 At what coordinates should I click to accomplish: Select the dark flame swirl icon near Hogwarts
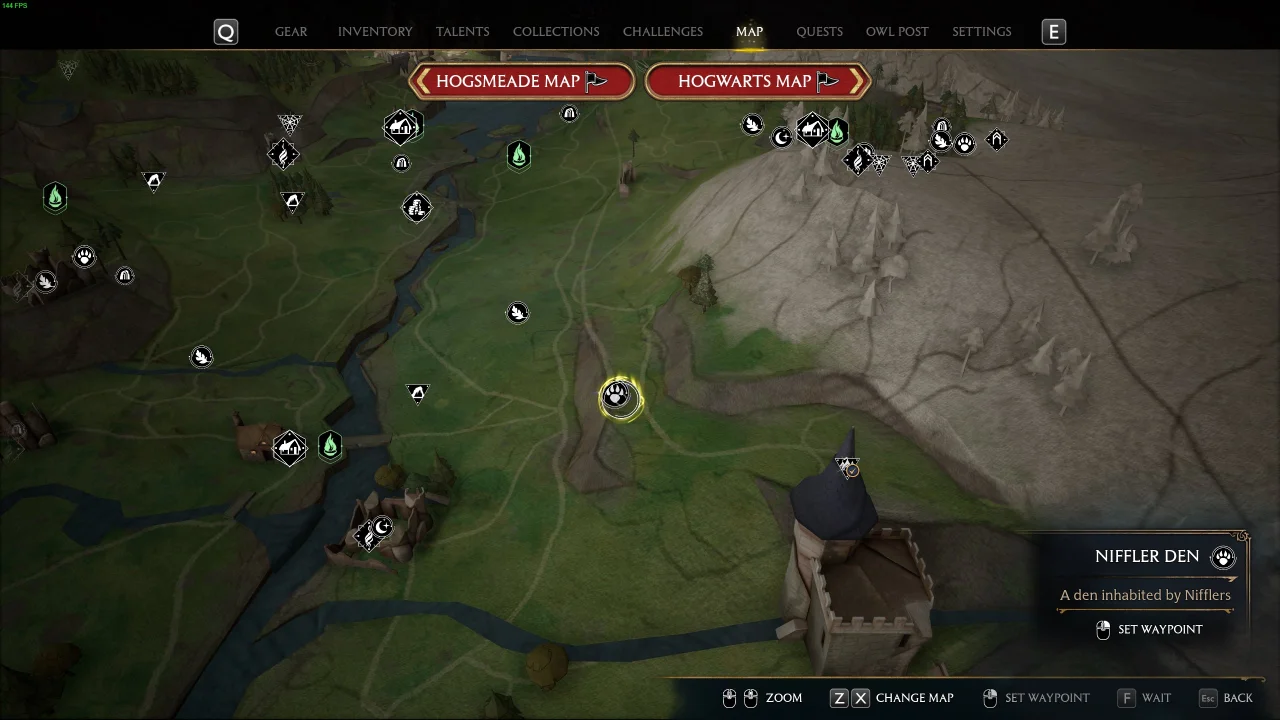860,160
